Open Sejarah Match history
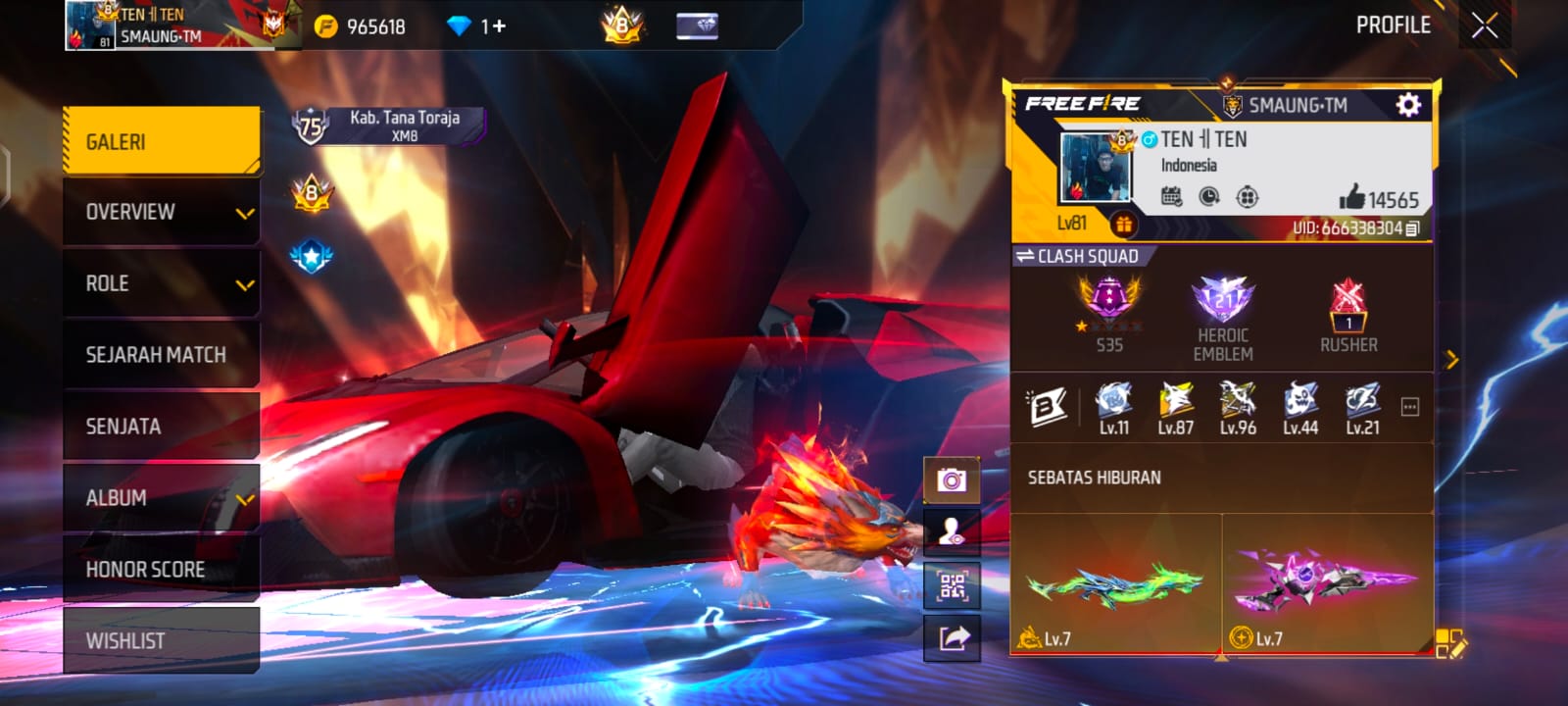1568x706 pixels. 162,355
